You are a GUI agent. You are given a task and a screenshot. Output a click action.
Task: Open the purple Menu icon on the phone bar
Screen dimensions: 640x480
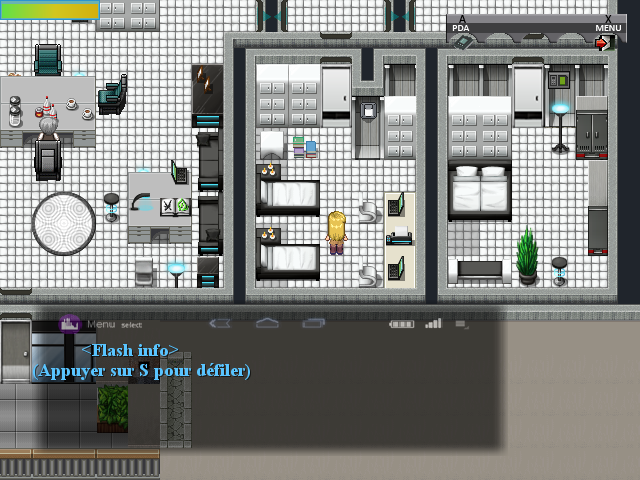pos(70,323)
